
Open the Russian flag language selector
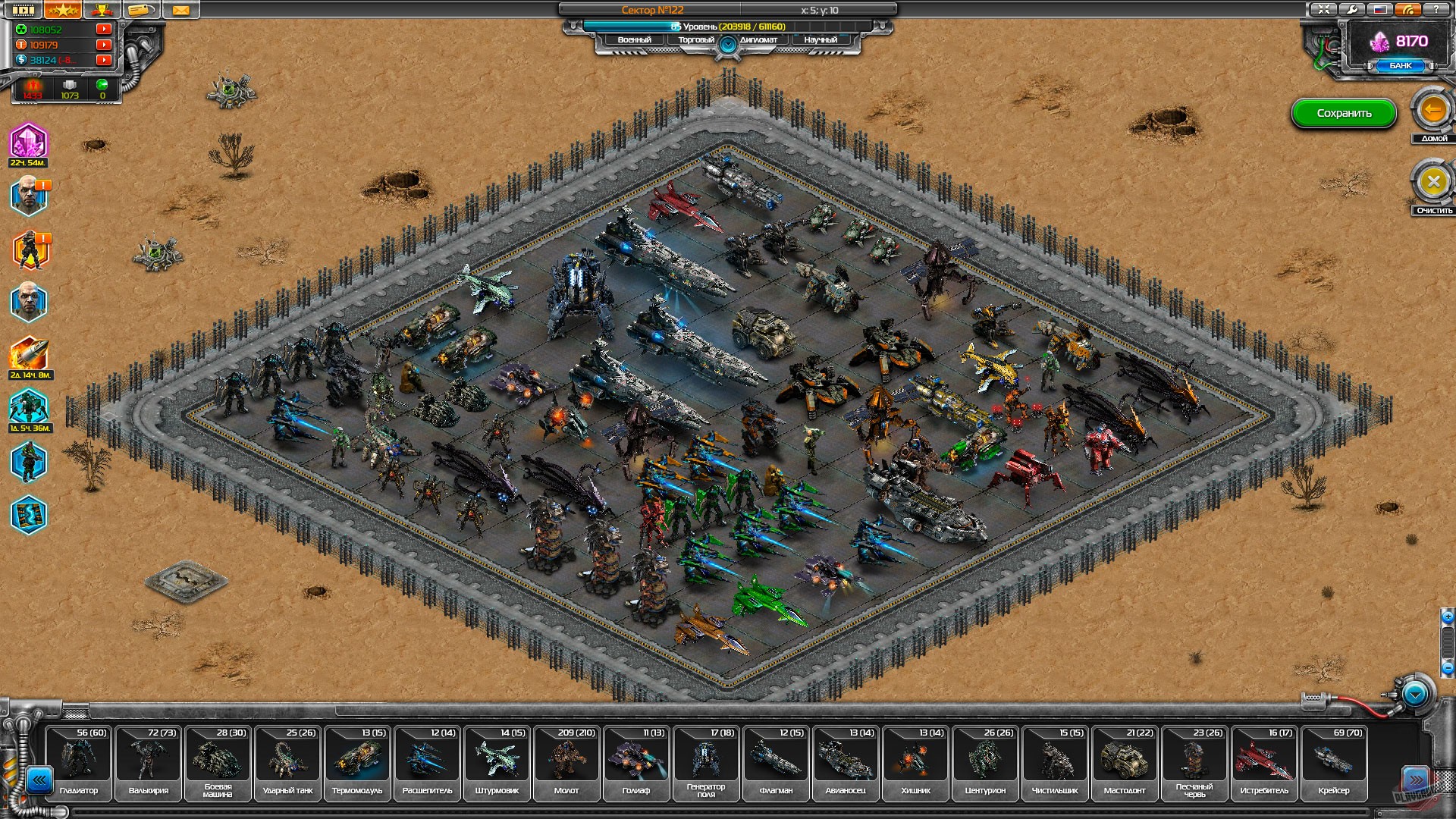point(1379,9)
